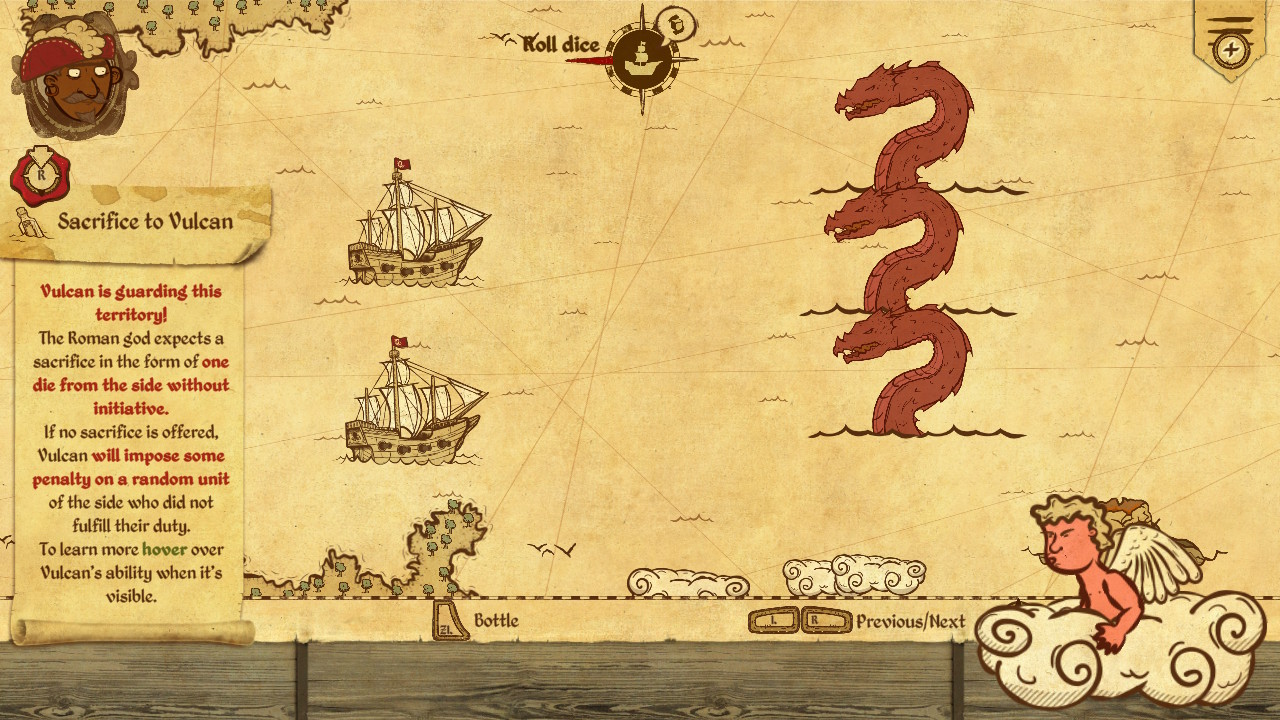Select the Sacrifice to Vulcan title tab
This screenshot has width=1280, height=720.
coord(145,222)
